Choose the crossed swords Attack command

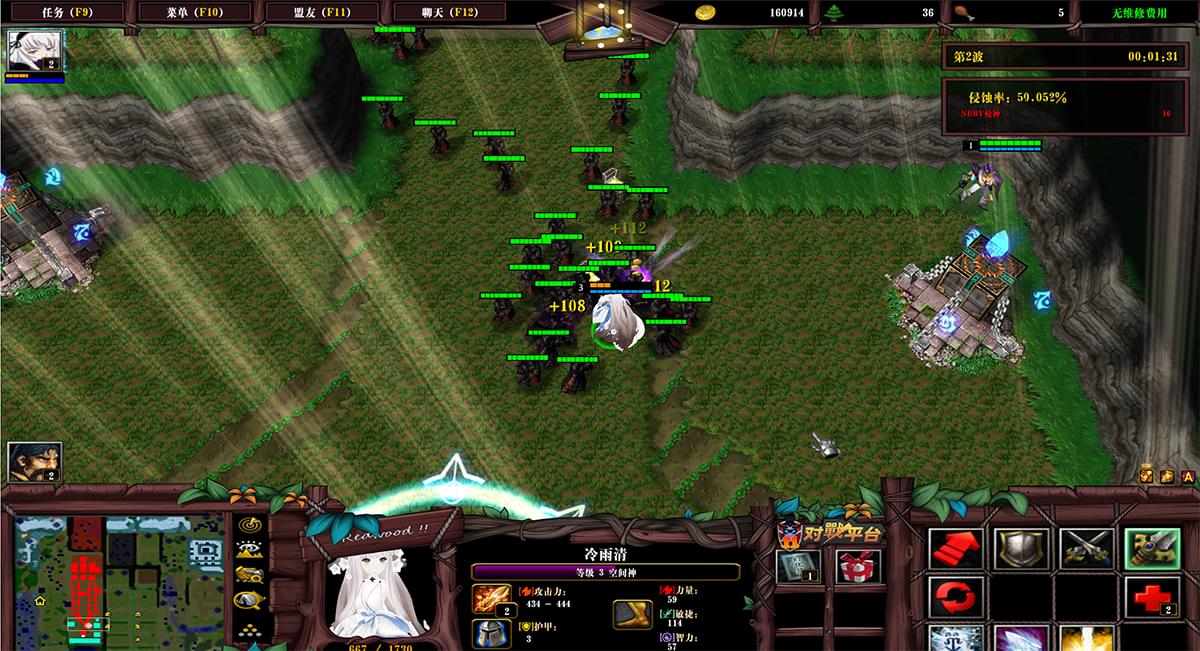(1087, 549)
